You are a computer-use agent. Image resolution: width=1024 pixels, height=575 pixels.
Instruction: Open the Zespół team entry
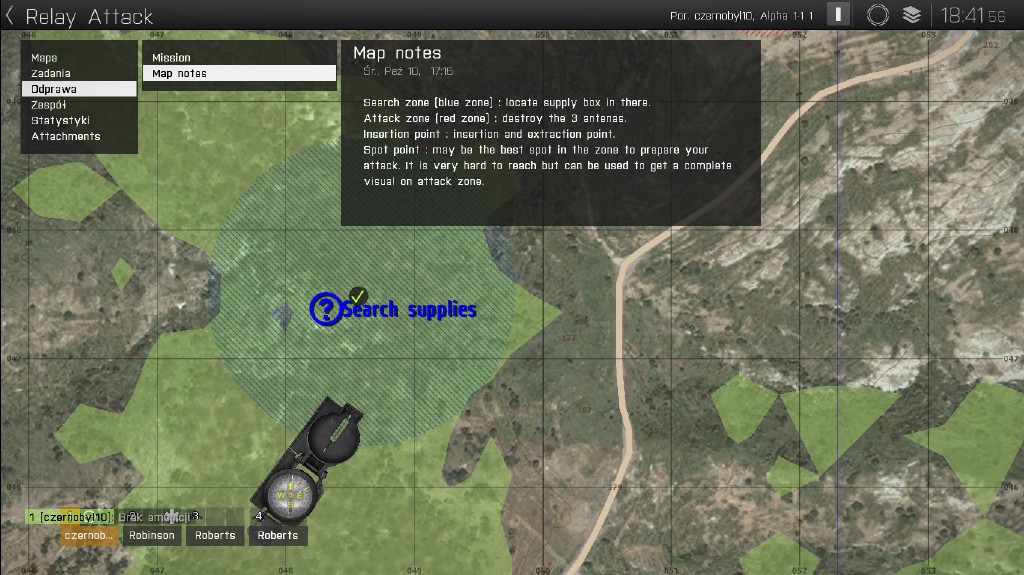[x=49, y=104]
